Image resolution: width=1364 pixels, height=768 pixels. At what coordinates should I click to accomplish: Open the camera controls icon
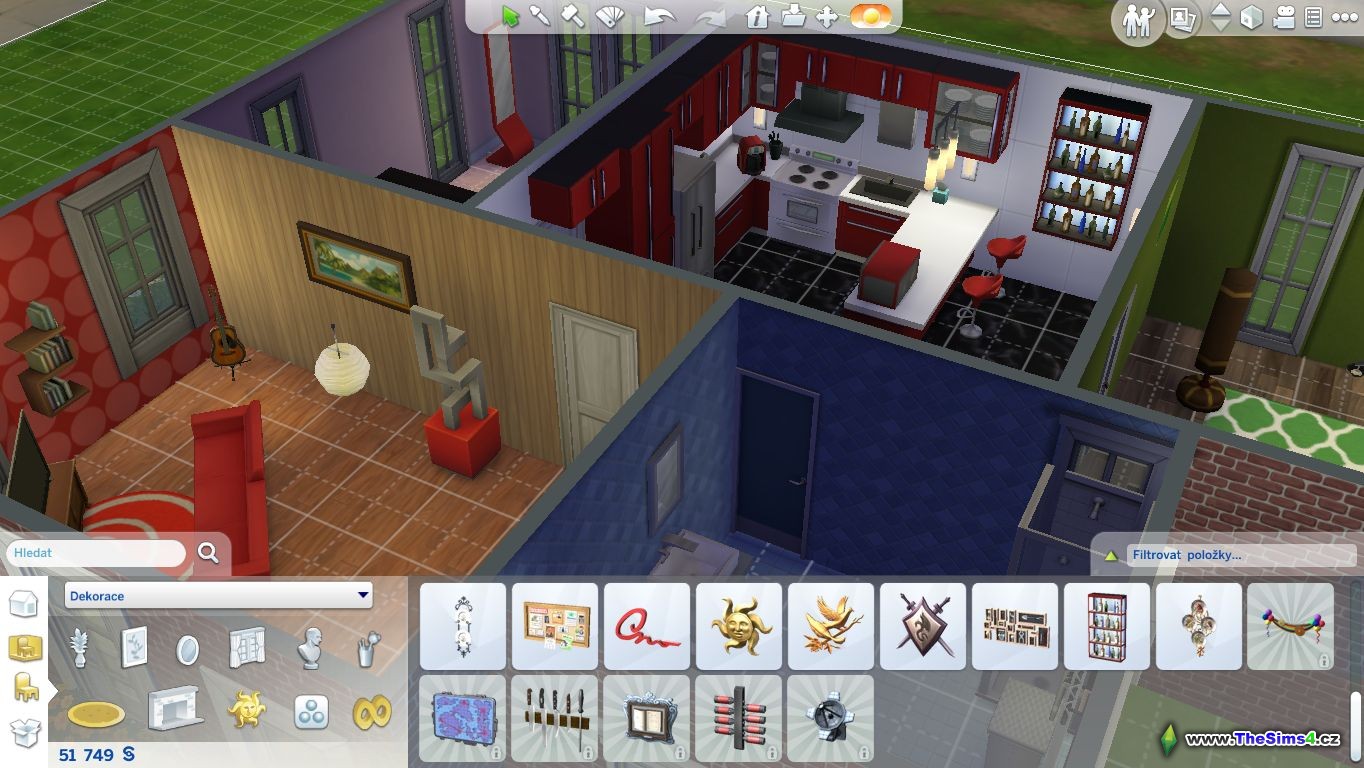click(x=1283, y=17)
